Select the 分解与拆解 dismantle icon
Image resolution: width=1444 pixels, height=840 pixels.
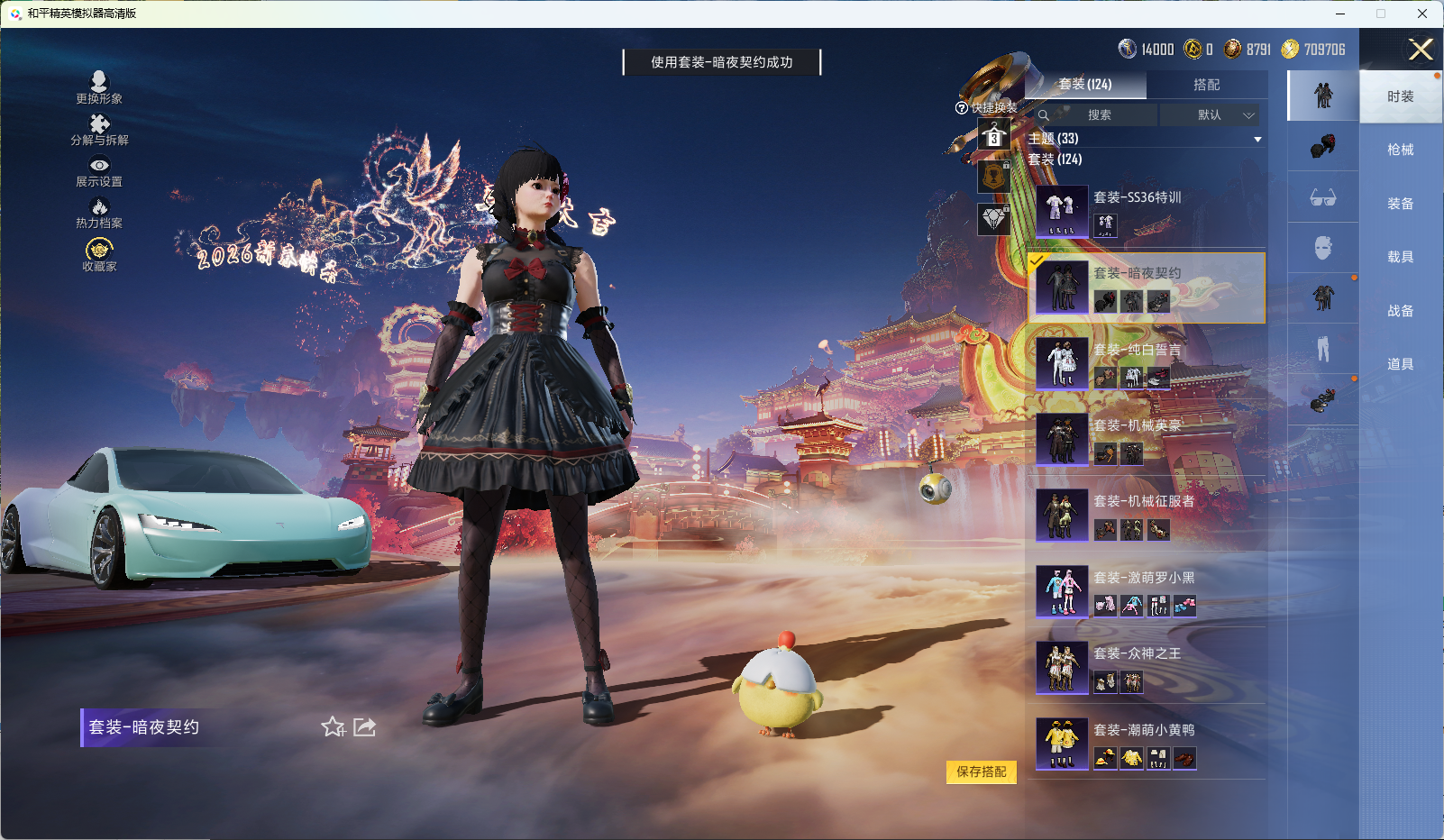click(x=100, y=123)
